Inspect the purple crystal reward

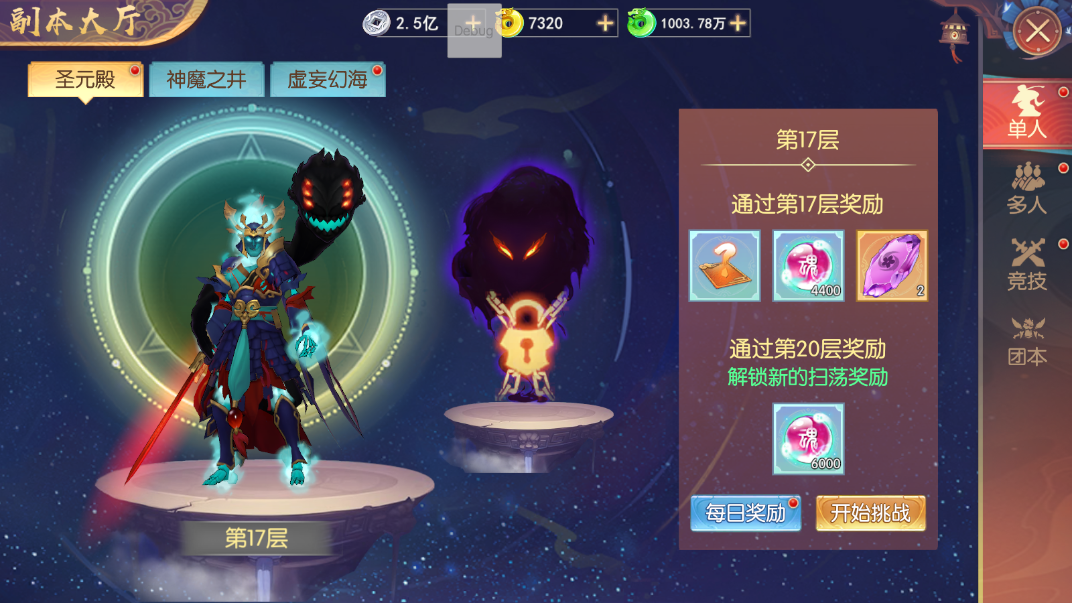coord(892,266)
